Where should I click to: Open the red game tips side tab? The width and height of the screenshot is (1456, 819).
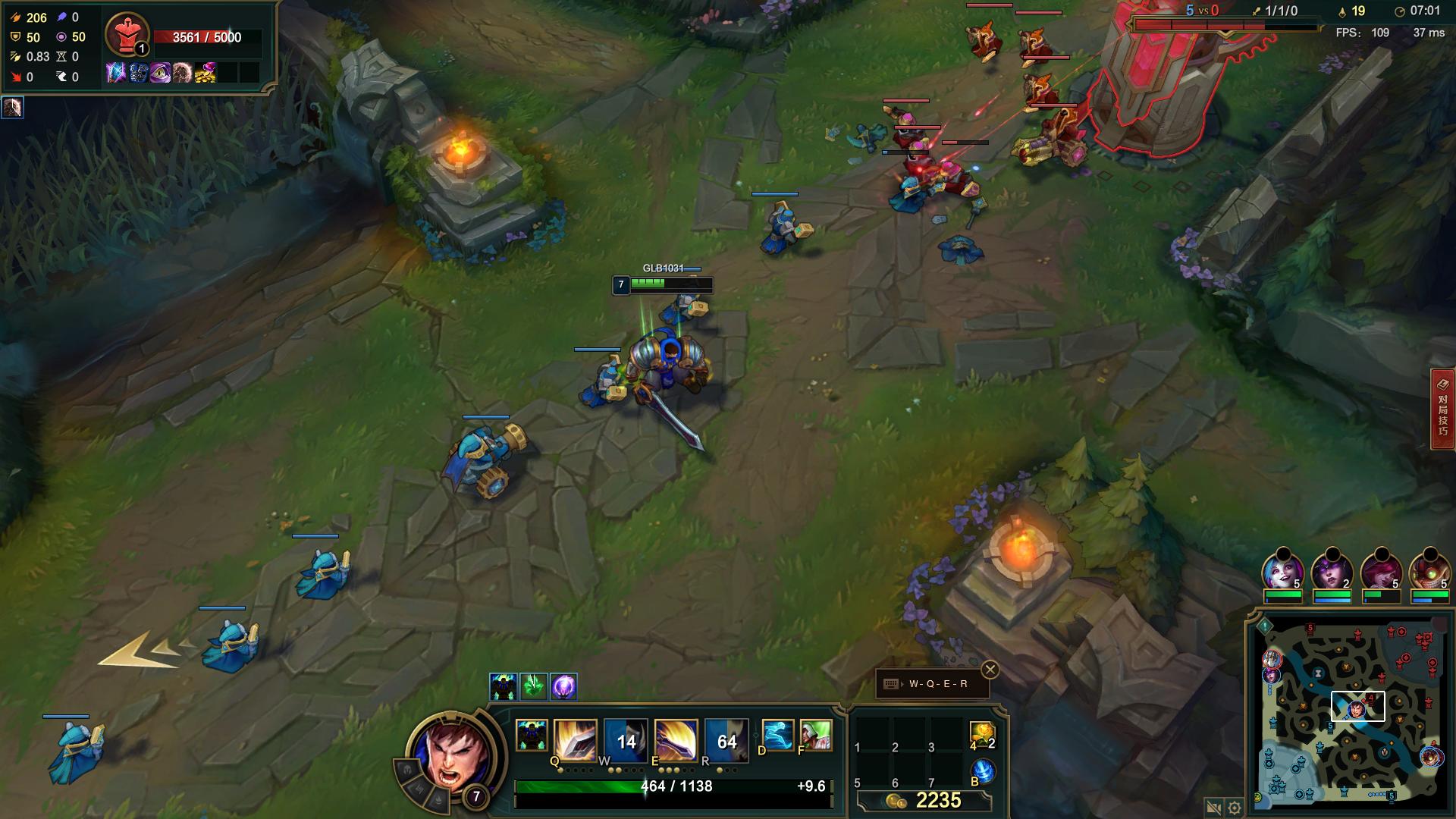[x=1442, y=409]
